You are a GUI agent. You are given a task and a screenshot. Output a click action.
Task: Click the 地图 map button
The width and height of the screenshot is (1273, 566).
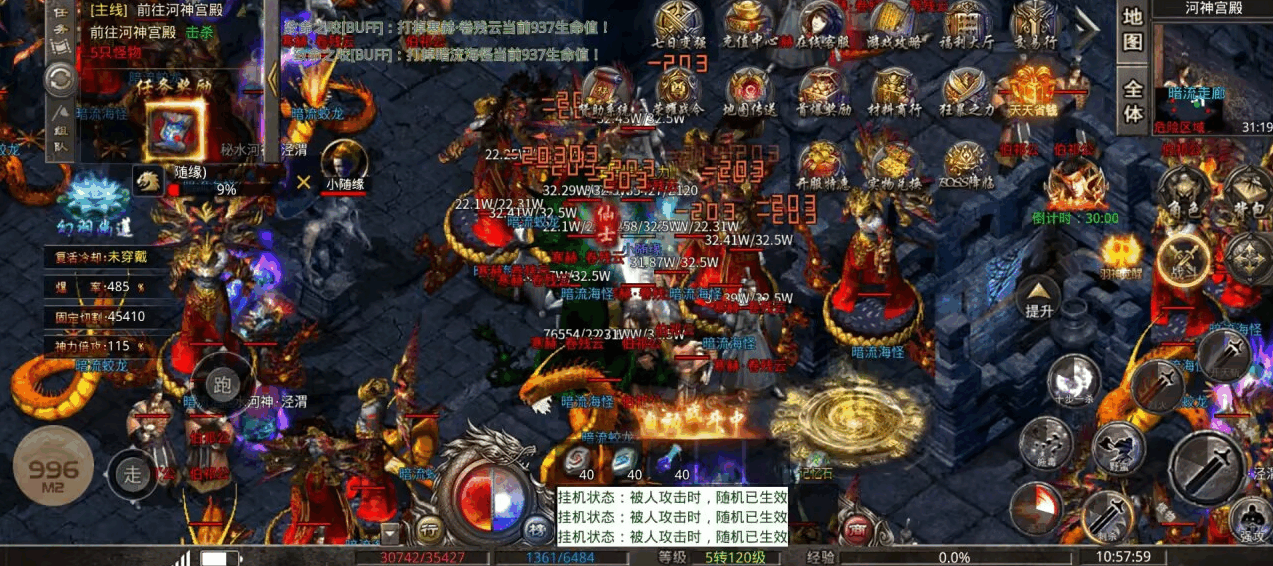coord(1132,30)
